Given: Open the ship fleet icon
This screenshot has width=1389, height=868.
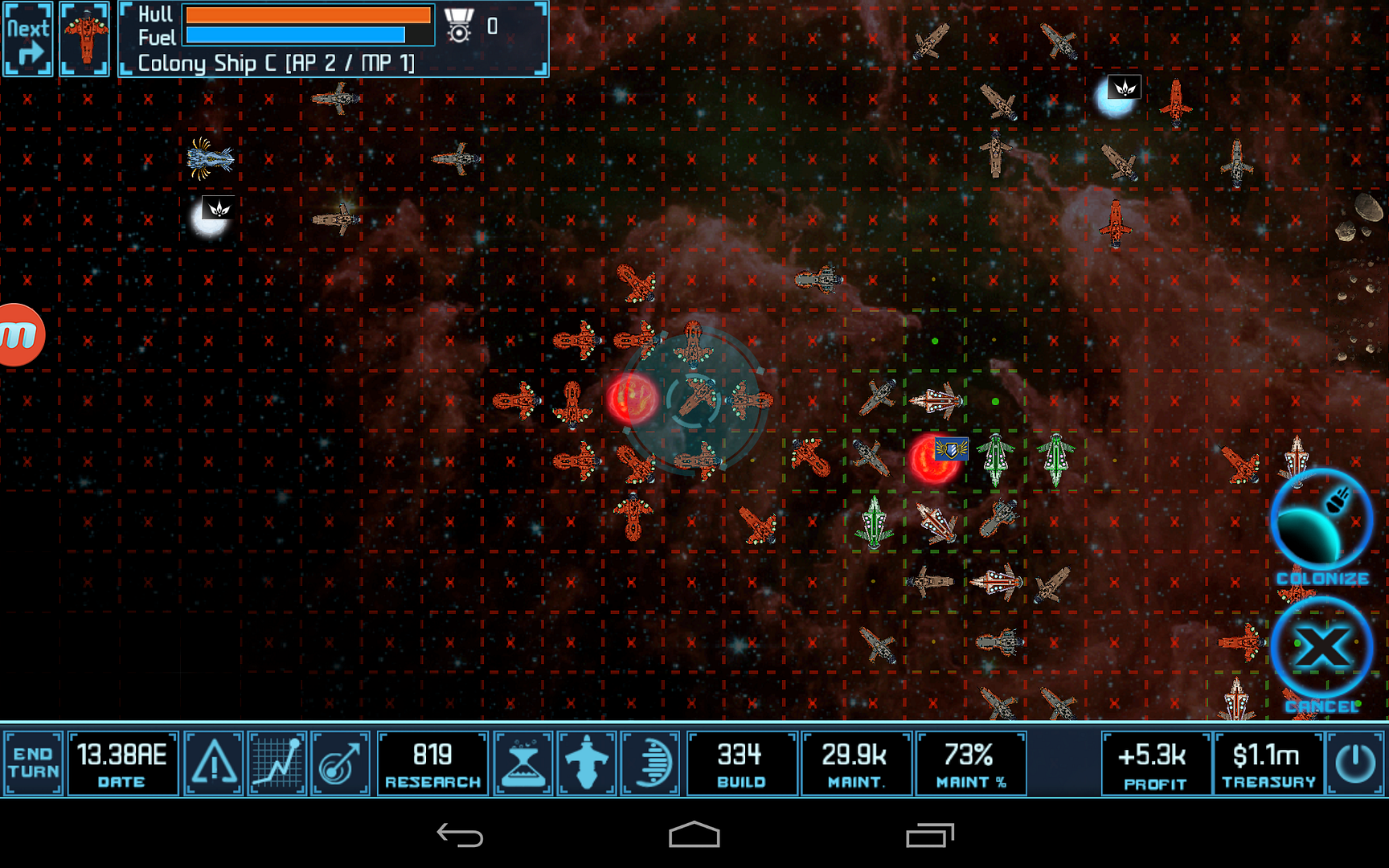Looking at the screenshot, I should pos(587,762).
